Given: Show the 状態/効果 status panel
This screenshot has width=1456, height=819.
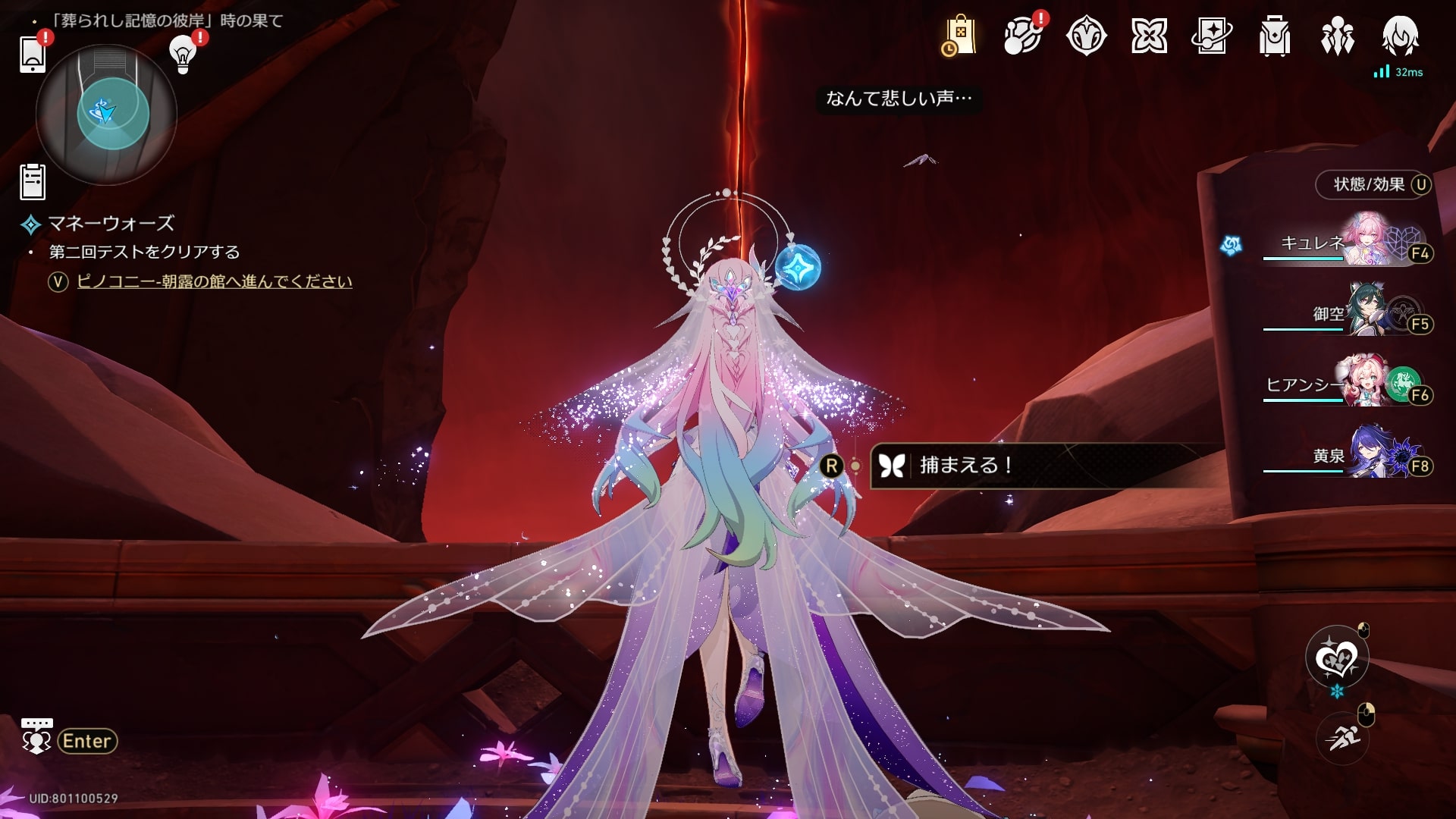Looking at the screenshot, I should coord(1373,184).
